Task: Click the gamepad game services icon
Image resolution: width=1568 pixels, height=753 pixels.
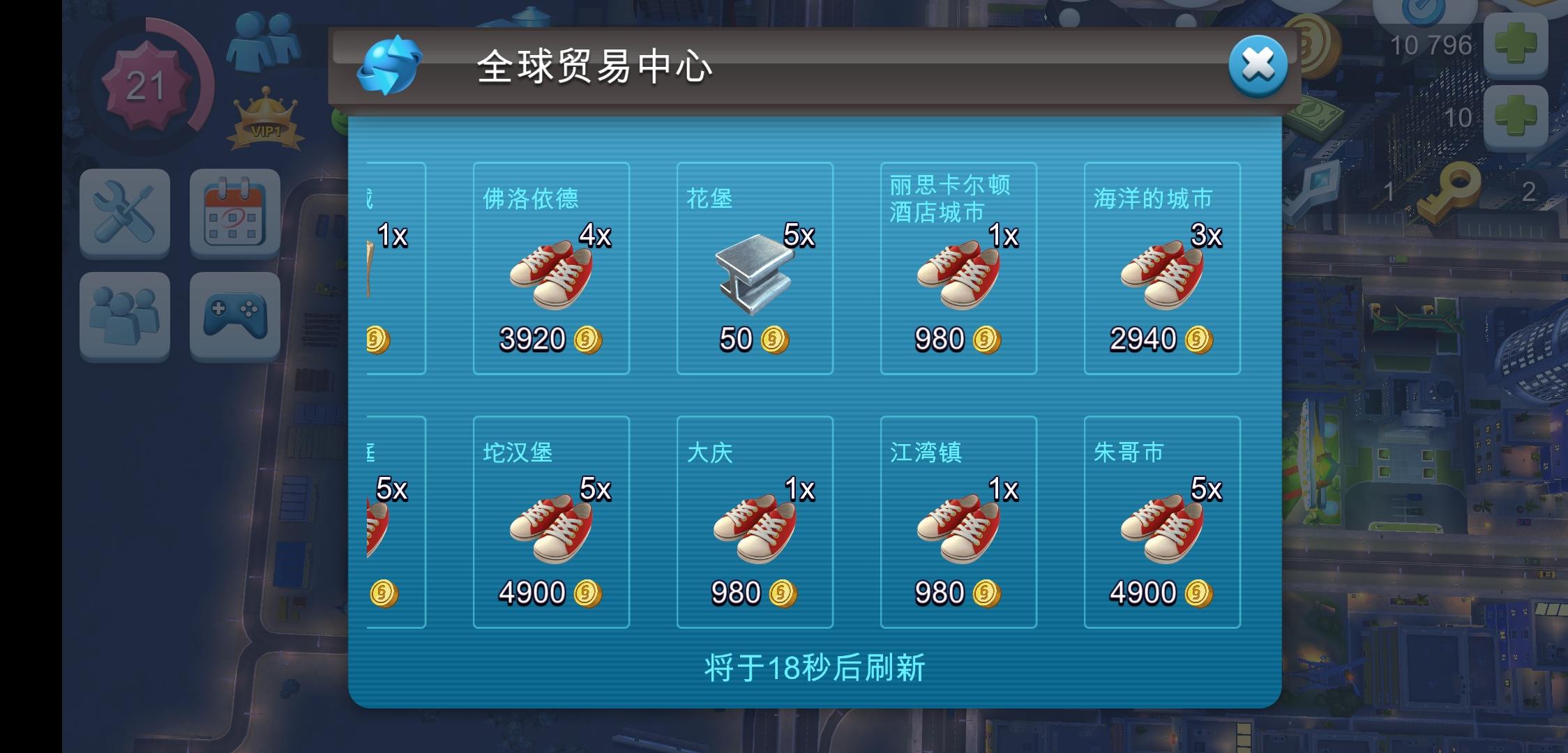Action: point(235,315)
